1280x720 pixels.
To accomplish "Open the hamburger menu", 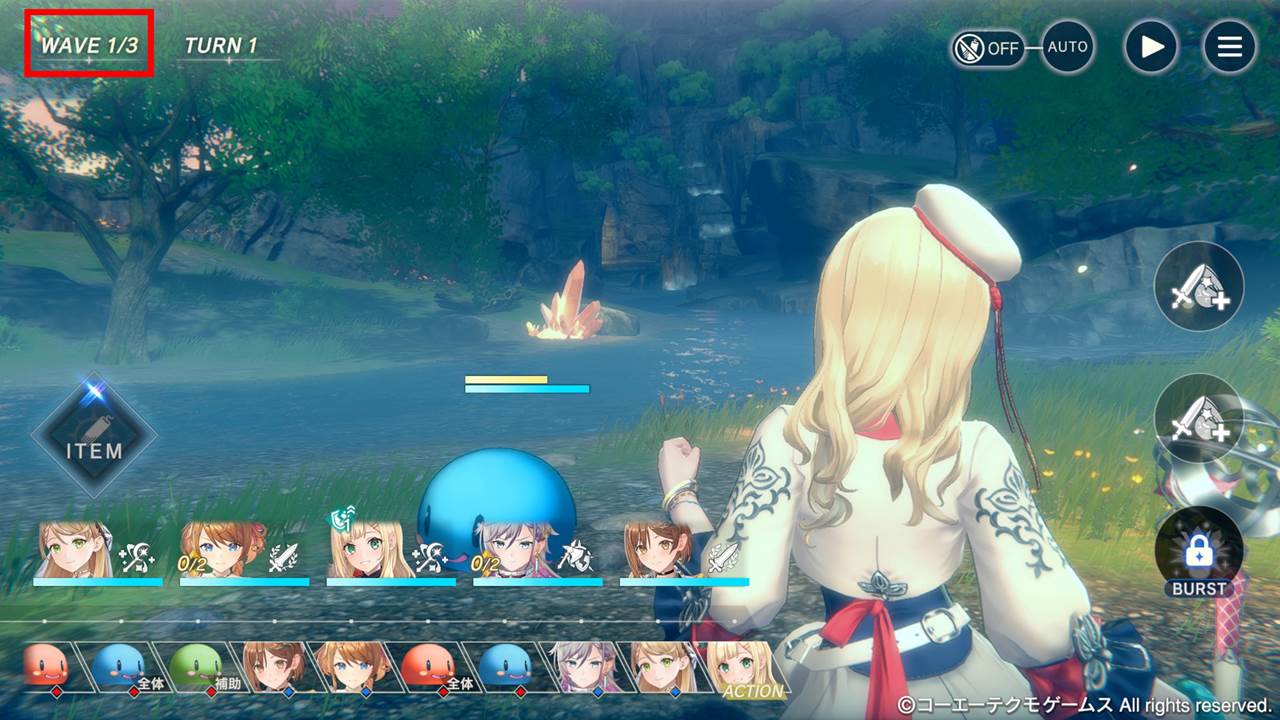I will (1229, 47).
